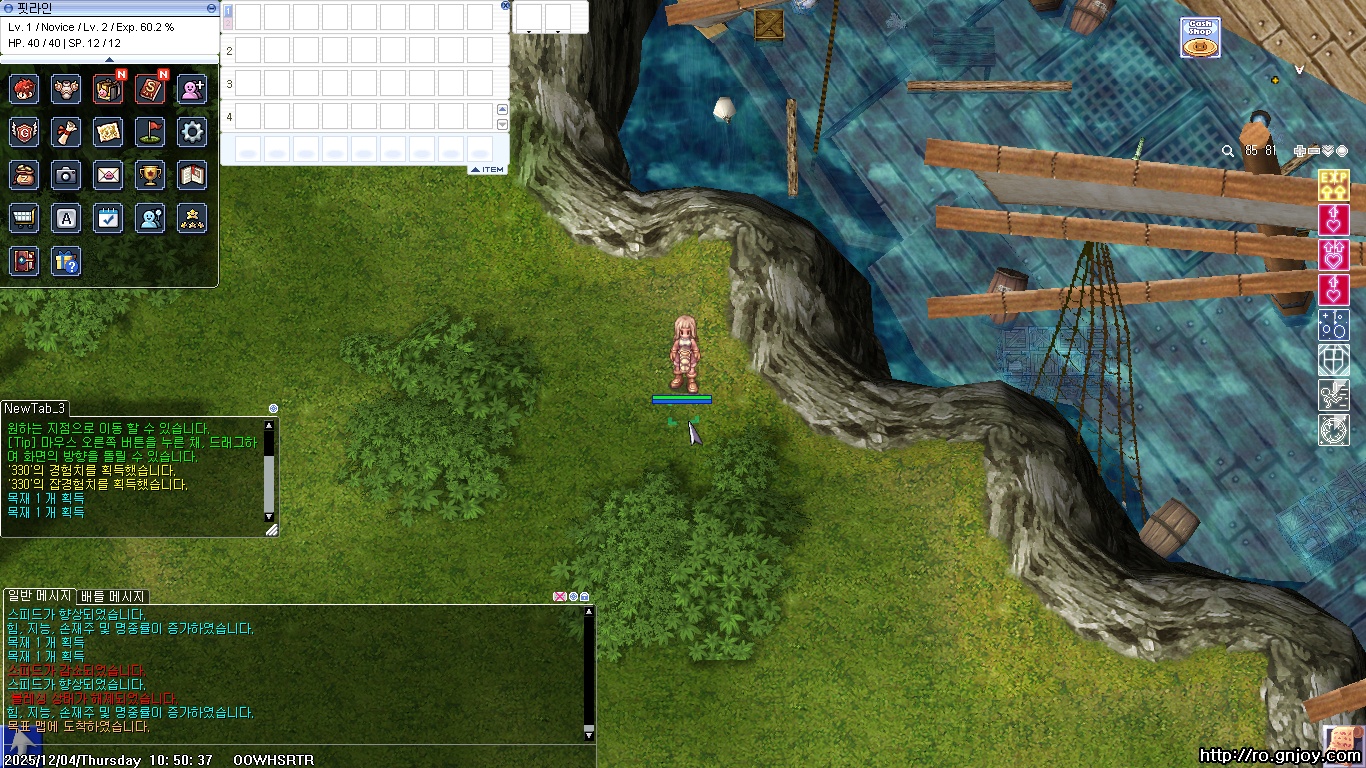The image size is (1366, 768).
Task: Open the red-haired character info icon
Action: click(24, 89)
